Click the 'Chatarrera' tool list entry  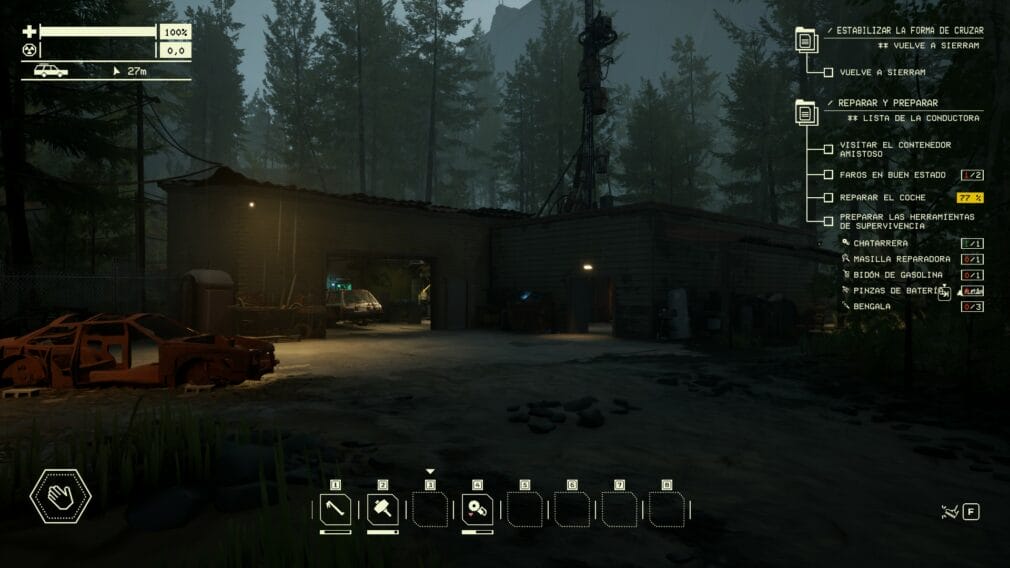tap(880, 243)
